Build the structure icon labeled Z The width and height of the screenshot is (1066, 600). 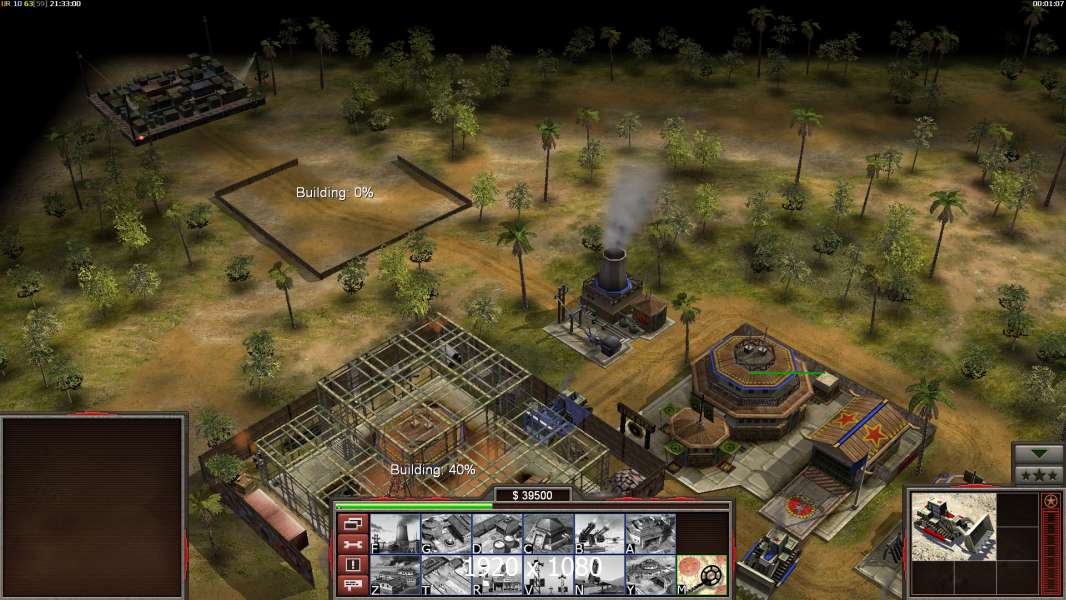pos(395,575)
